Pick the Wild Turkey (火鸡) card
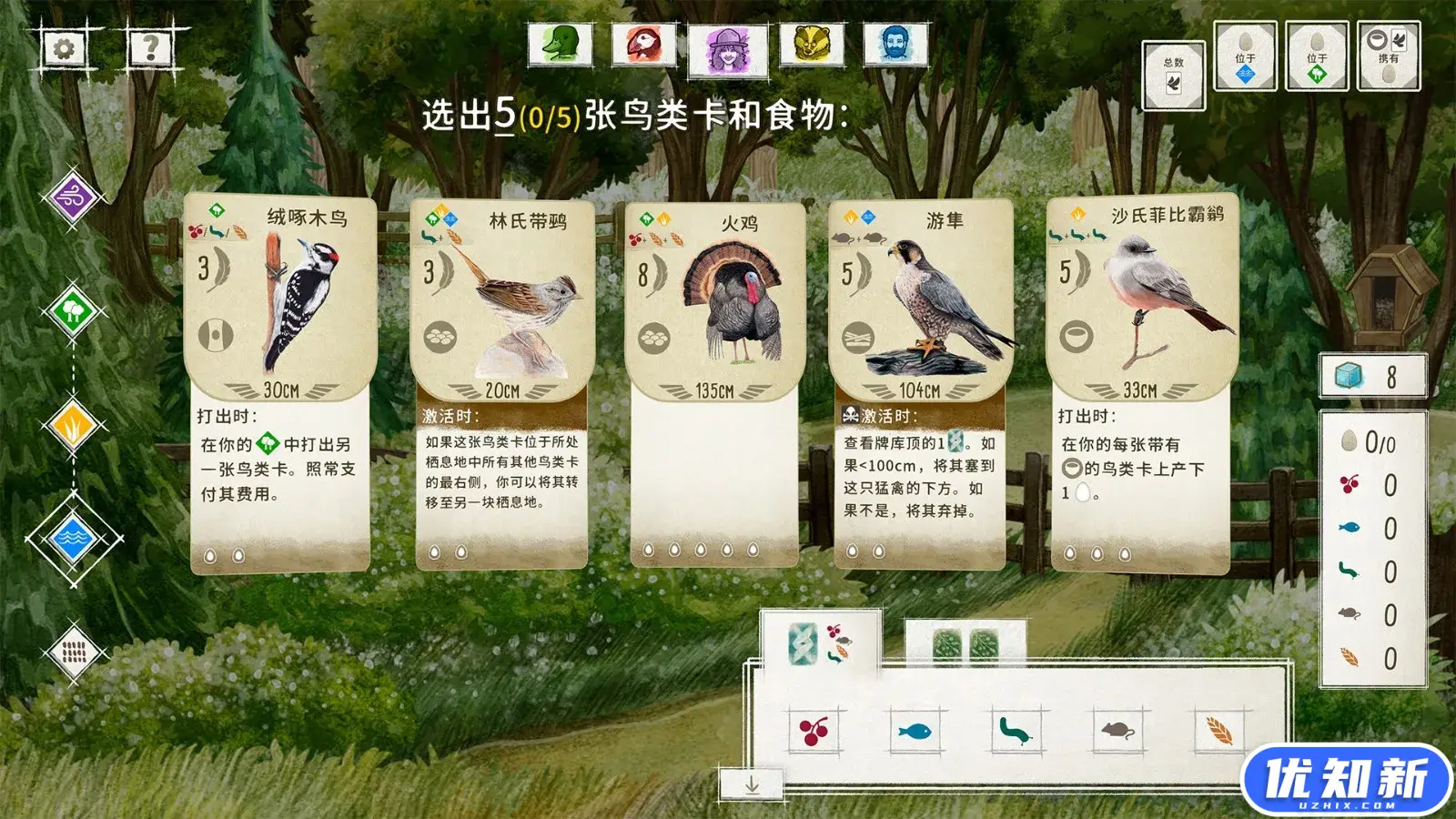1456x819 pixels. pyautogui.click(x=714, y=382)
